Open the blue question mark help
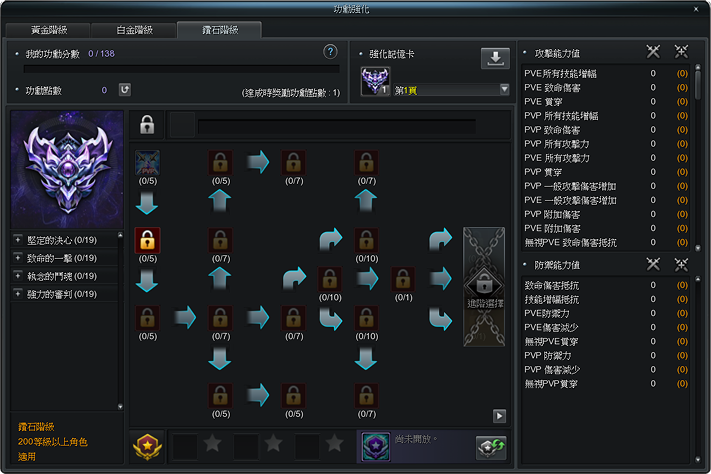 pyautogui.click(x=330, y=52)
